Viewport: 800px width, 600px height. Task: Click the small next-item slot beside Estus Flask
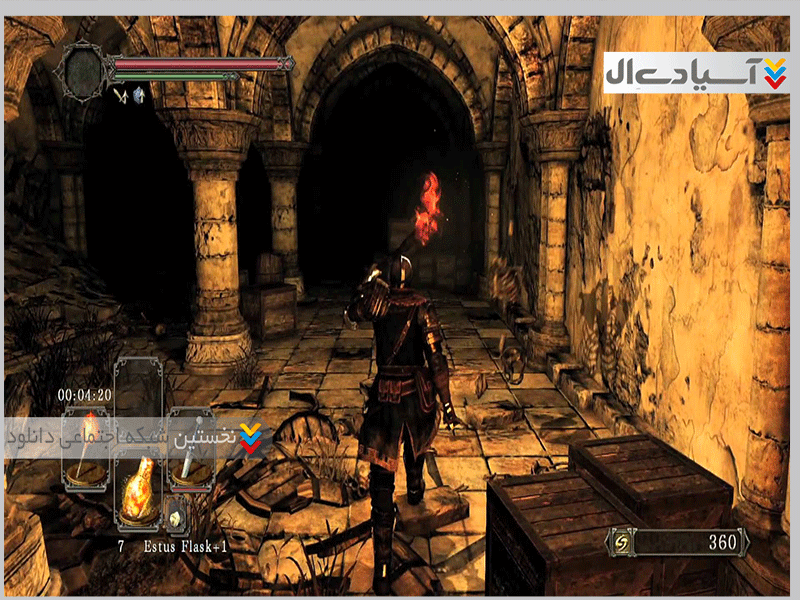175,514
